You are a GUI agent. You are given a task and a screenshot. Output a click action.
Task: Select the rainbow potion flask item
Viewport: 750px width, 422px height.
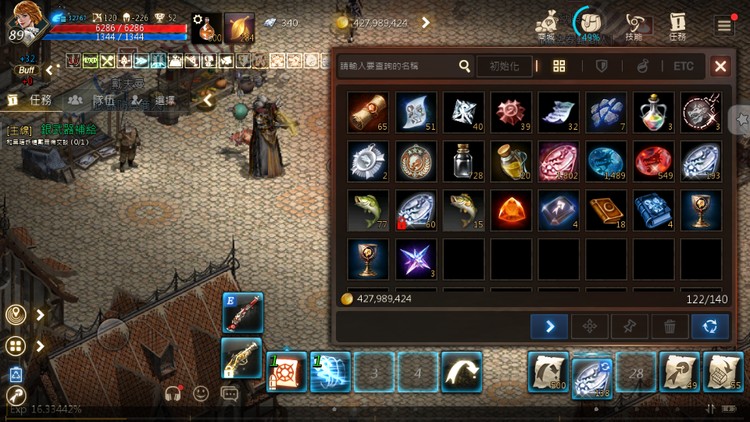point(653,113)
